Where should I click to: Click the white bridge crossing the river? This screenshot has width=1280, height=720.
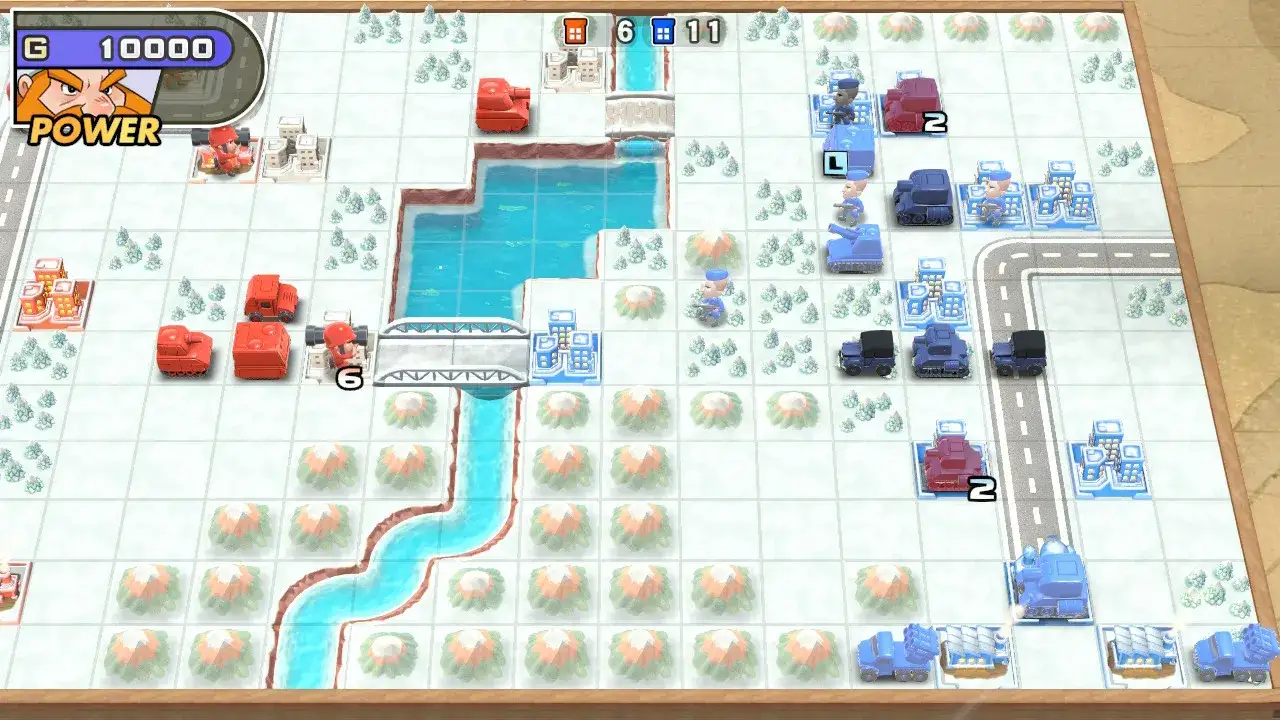click(450, 350)
